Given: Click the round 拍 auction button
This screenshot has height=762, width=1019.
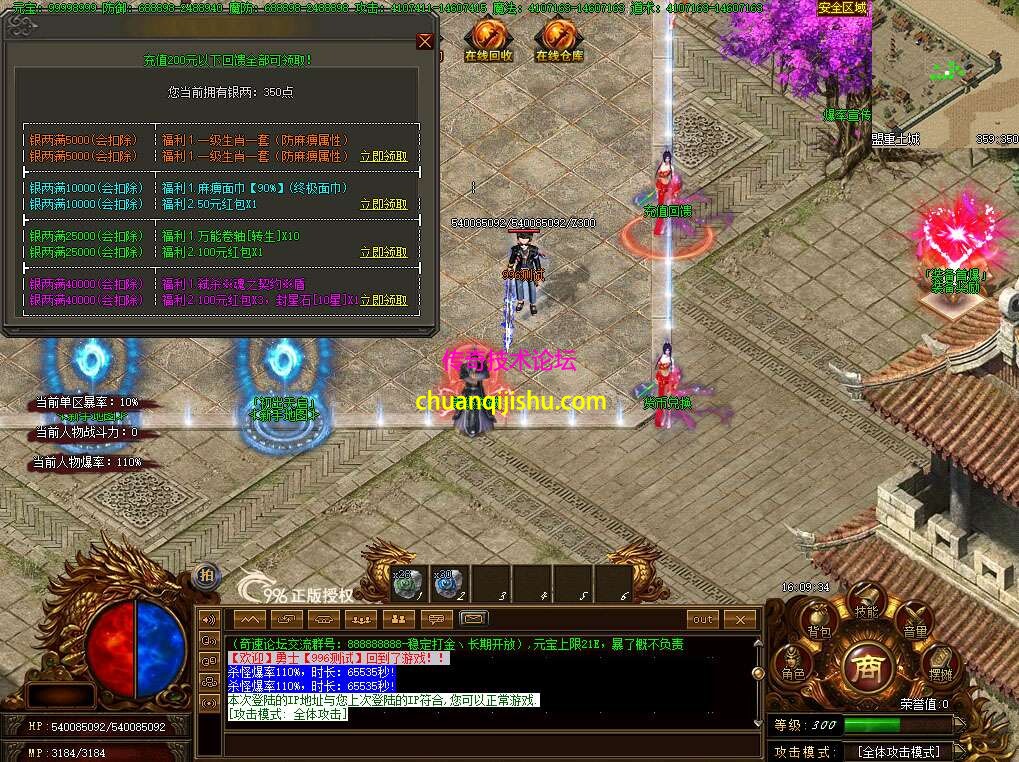Looking at the screenshot, I should pyautogui.click(x=206, y=575).
